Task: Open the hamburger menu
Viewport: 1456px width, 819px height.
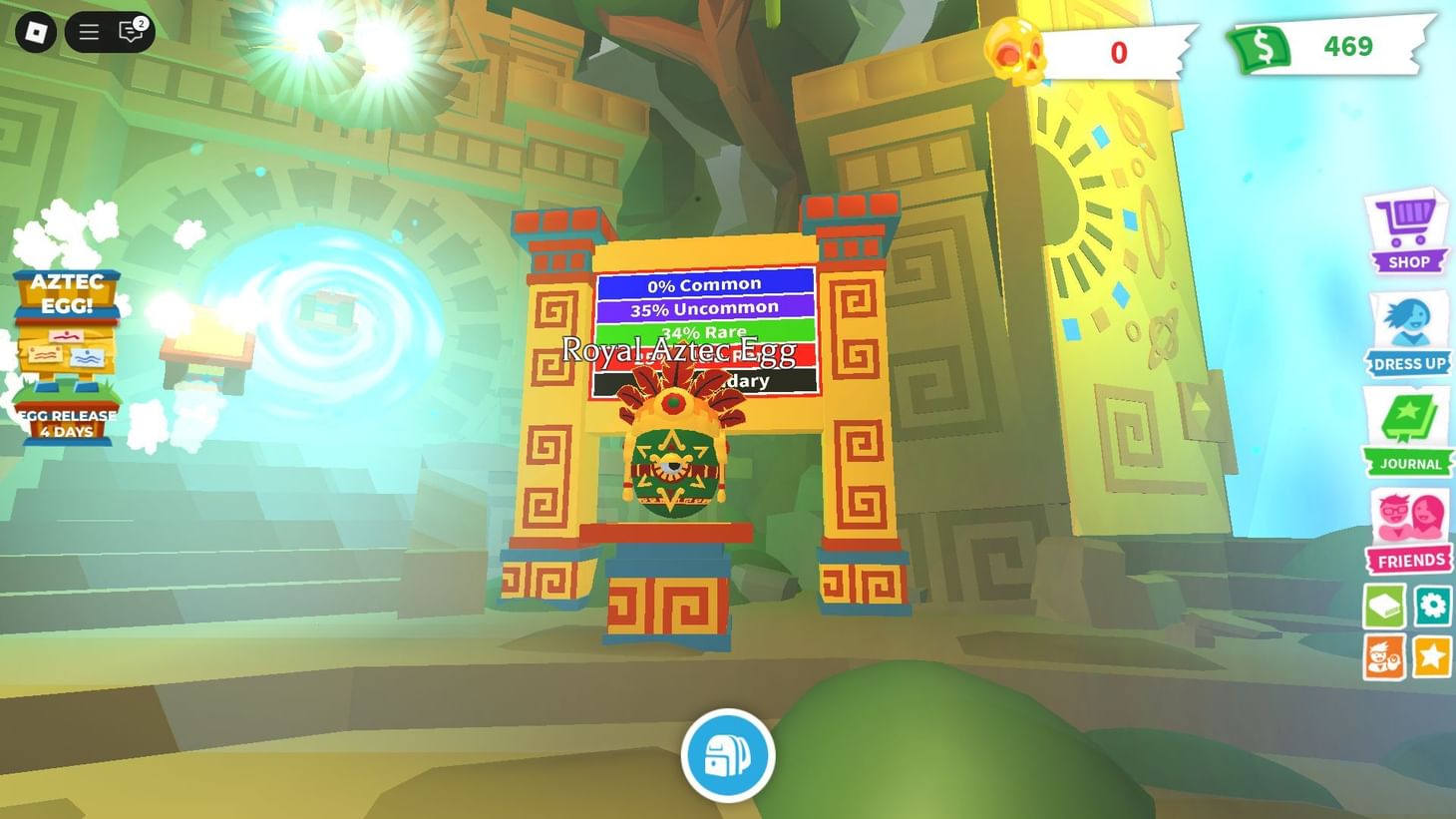Action: click(88, 31)
